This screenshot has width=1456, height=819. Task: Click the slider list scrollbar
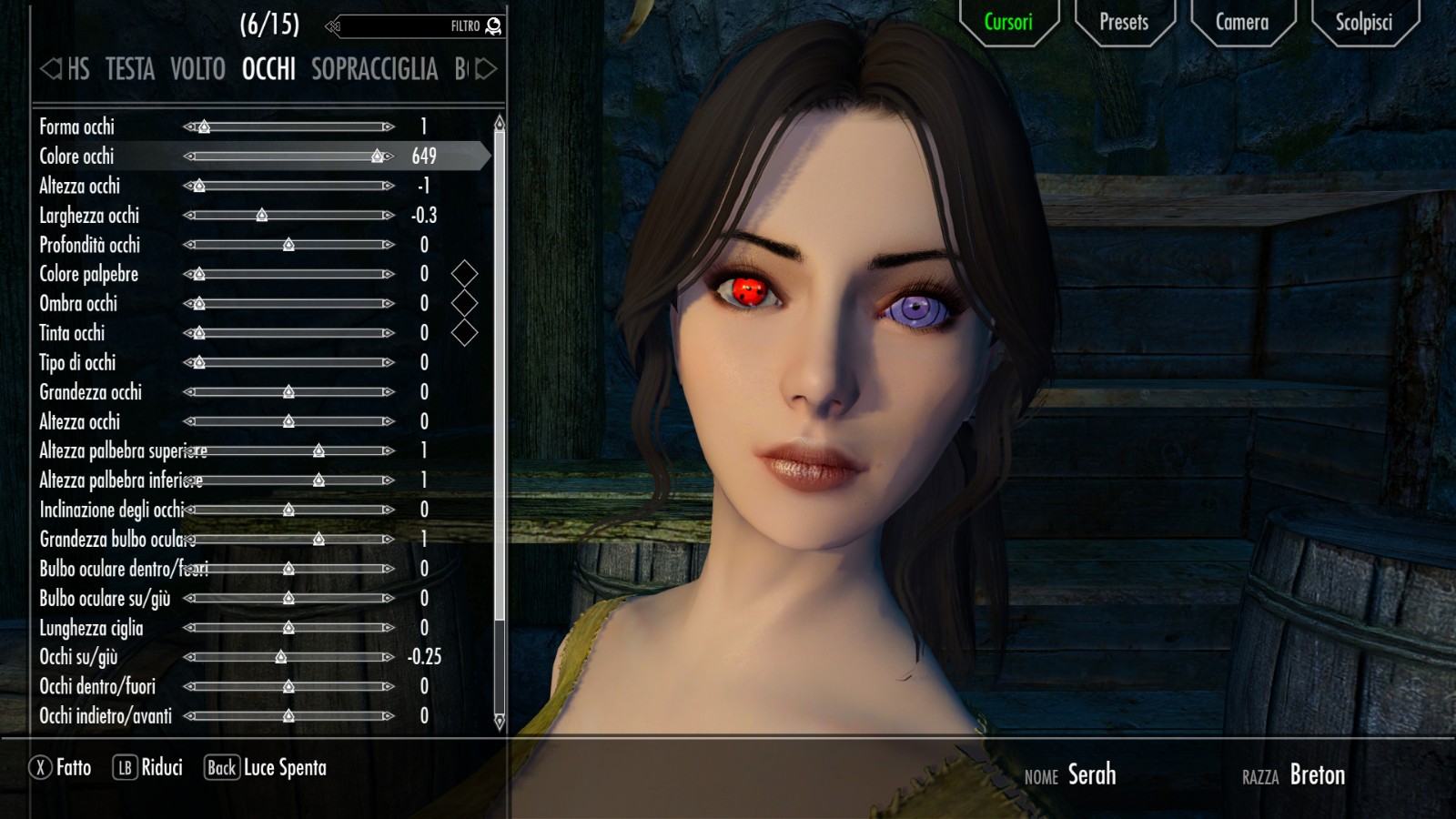point(499,364)
